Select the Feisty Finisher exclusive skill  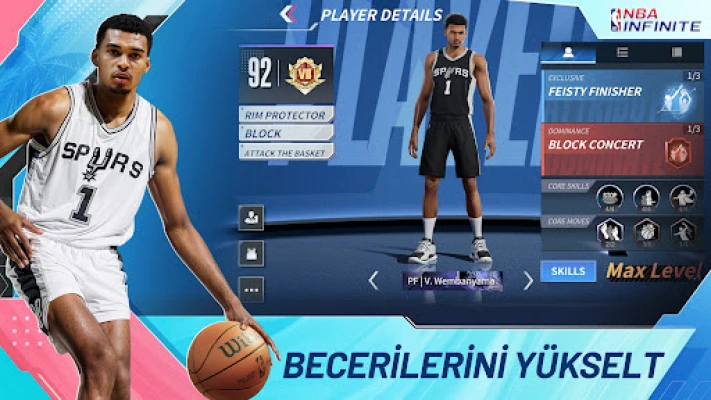tap(622, 95)
